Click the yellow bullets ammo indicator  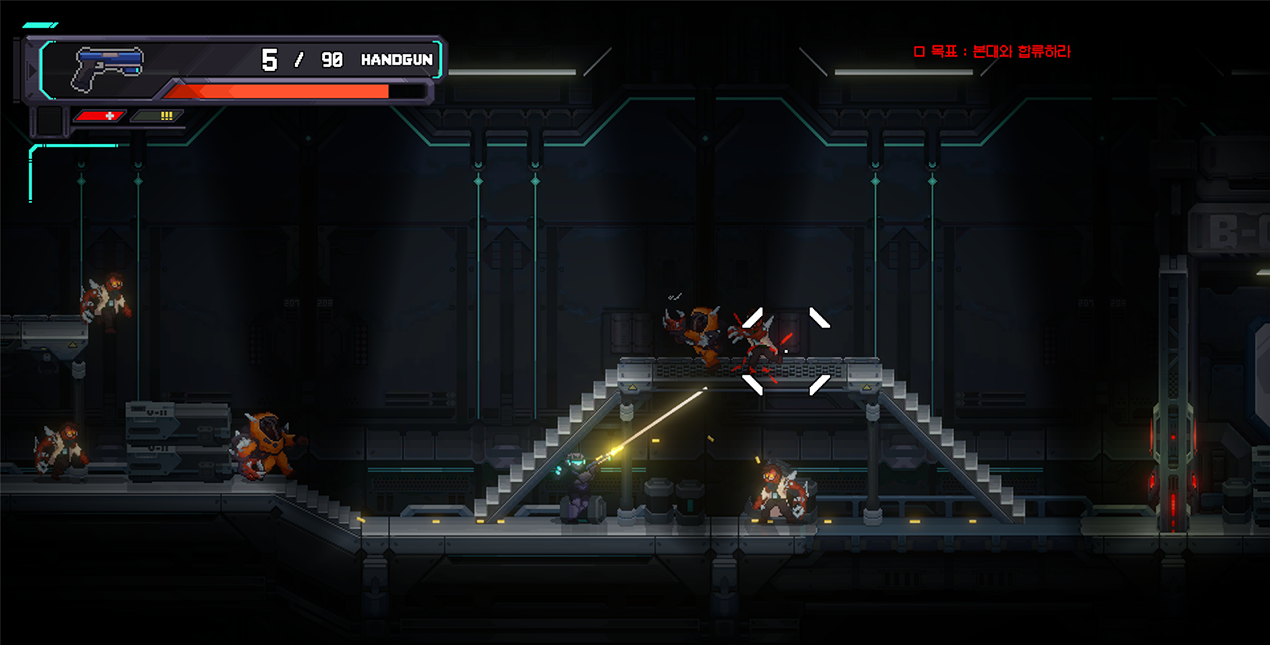(x=160, y=116)
